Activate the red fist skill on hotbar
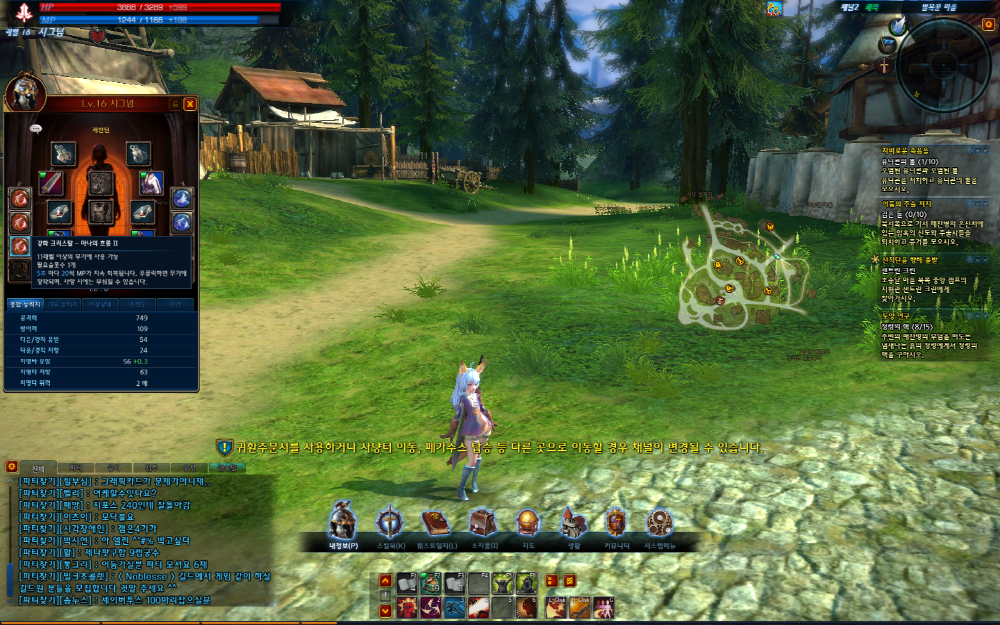This screenshot has height=625, width=1000. click(x=407, y=607)
